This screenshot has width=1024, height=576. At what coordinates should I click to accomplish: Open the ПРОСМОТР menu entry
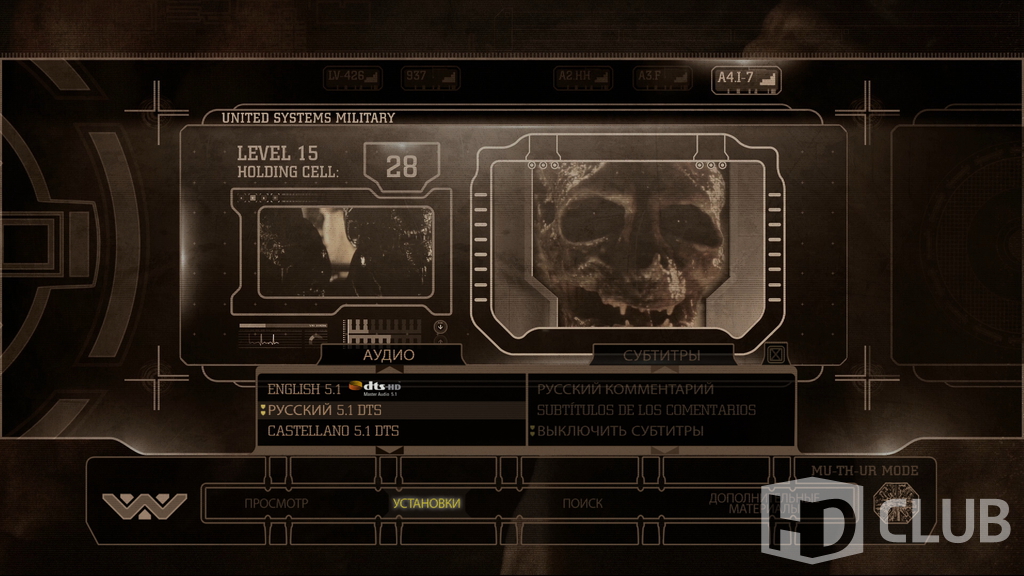(277, 503)
